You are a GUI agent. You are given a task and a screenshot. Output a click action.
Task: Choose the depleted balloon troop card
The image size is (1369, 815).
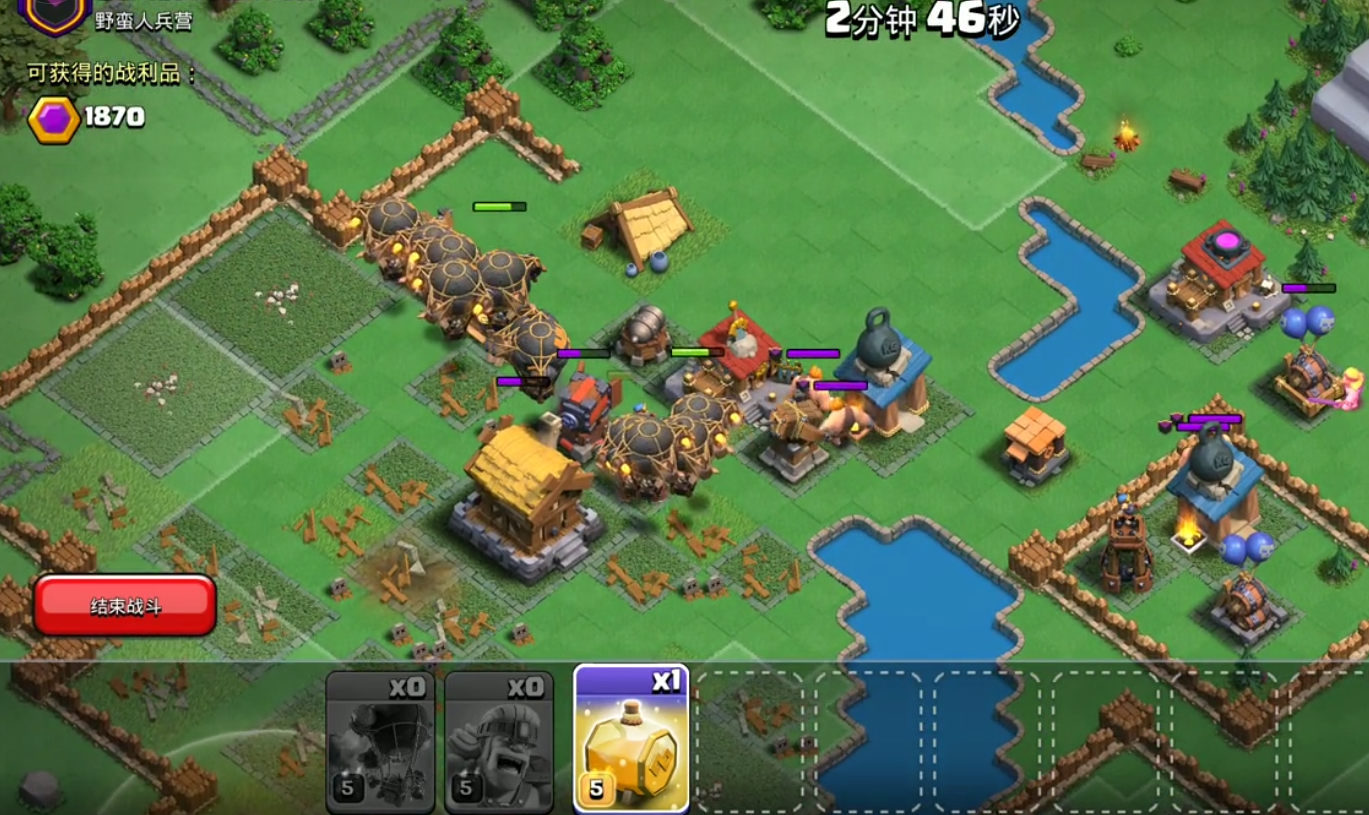[380, 742]
